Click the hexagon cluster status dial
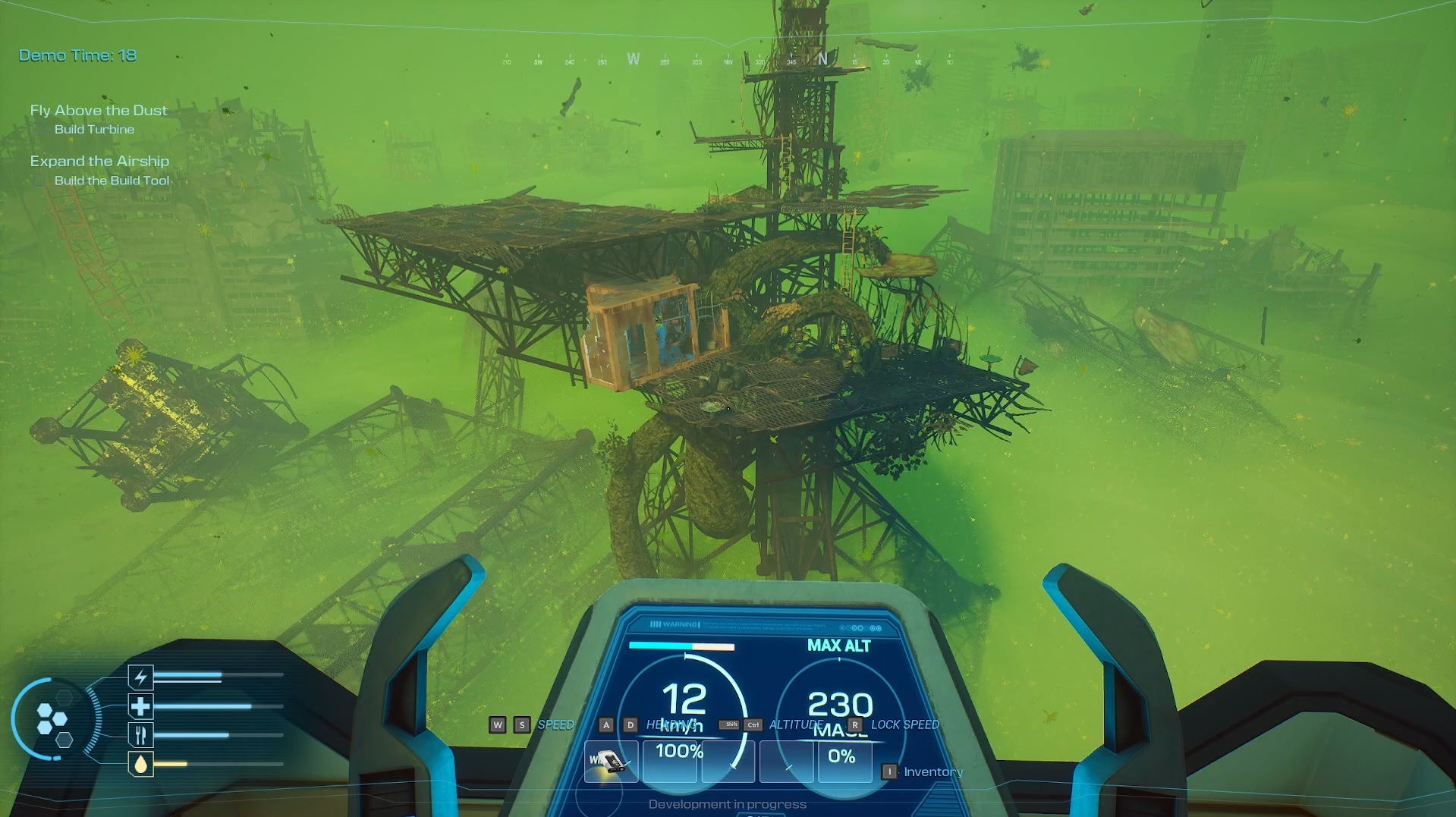The image size is (1456, 817). (53, 719)
